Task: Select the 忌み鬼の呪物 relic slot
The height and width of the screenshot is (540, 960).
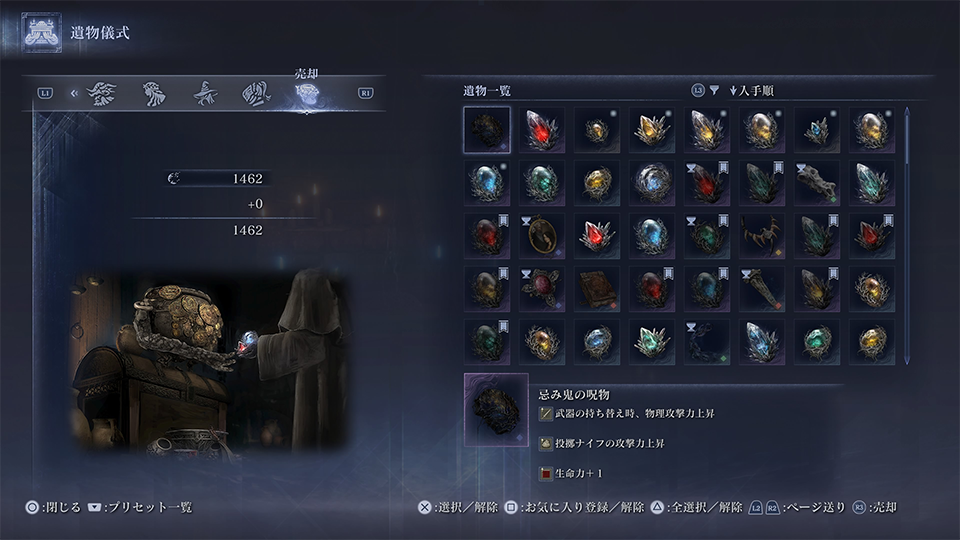Action: click(x=487, y=130)
